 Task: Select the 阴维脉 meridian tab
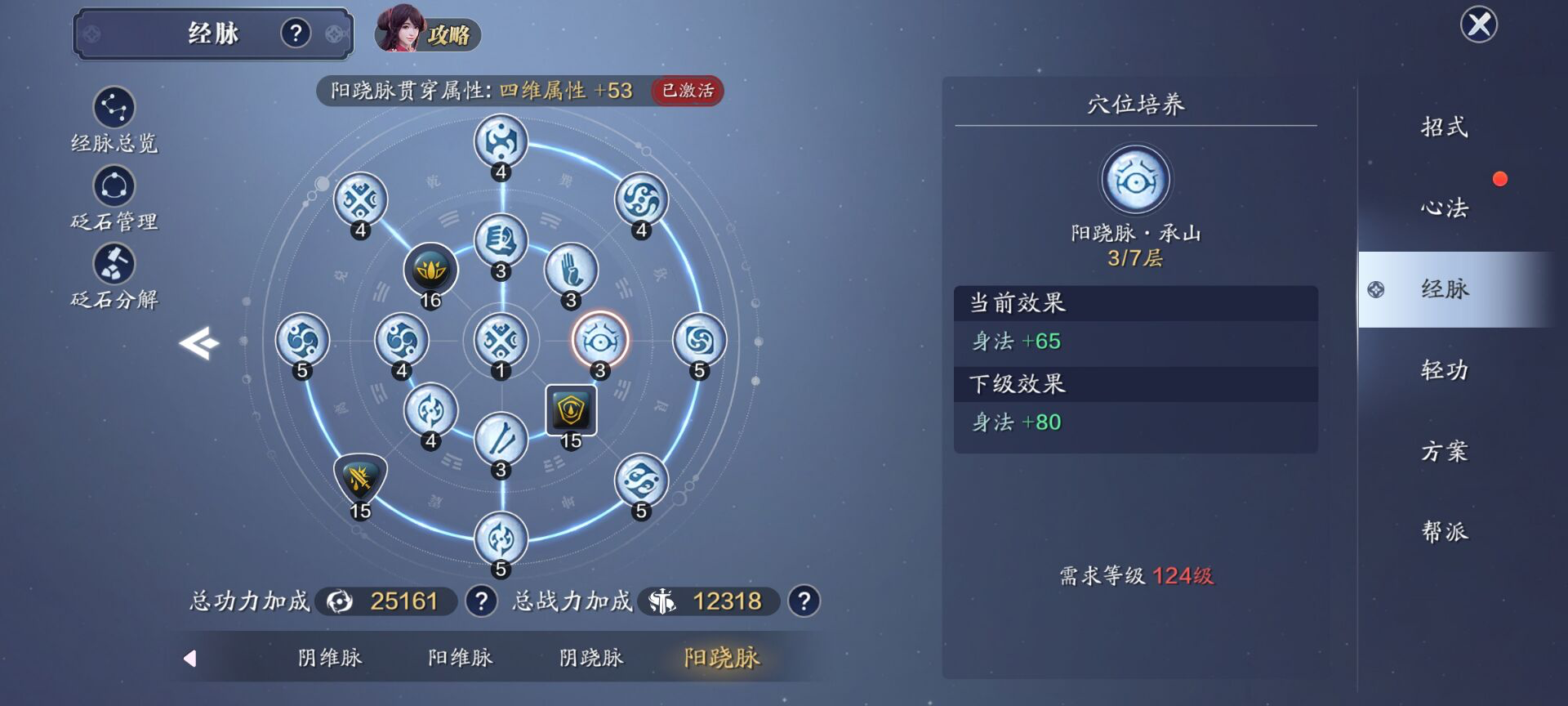coord(330,658)
